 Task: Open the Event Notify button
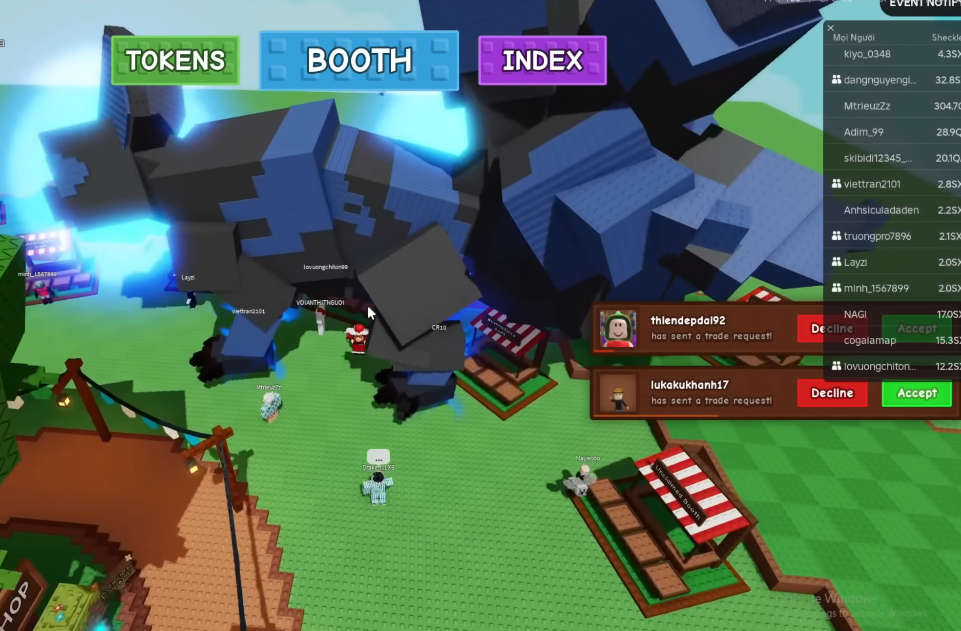point(922,5)
